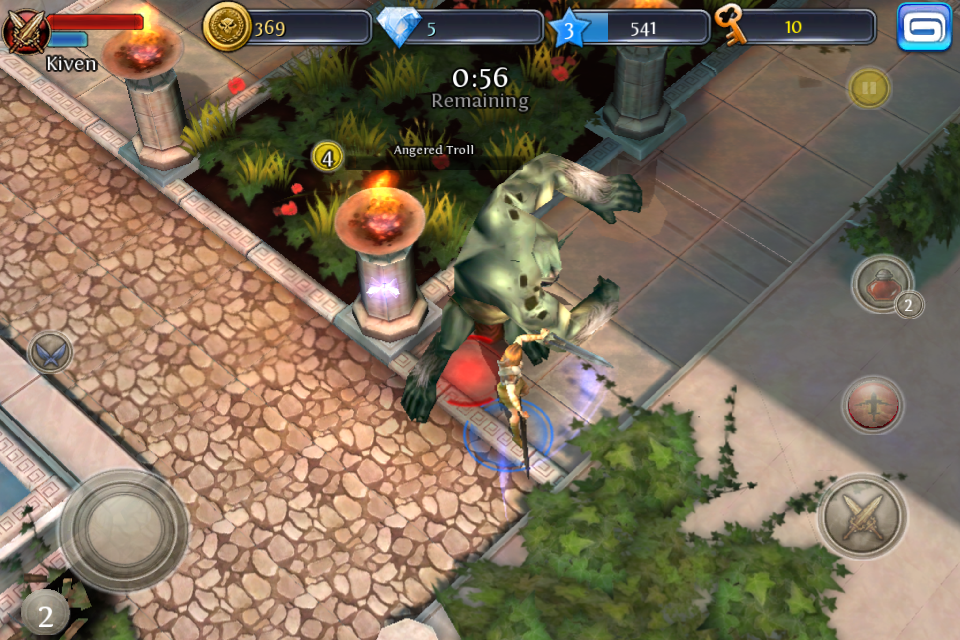Tap the blue wings ability icon
This screenshot has height=640, width=960.
point(49,352)
